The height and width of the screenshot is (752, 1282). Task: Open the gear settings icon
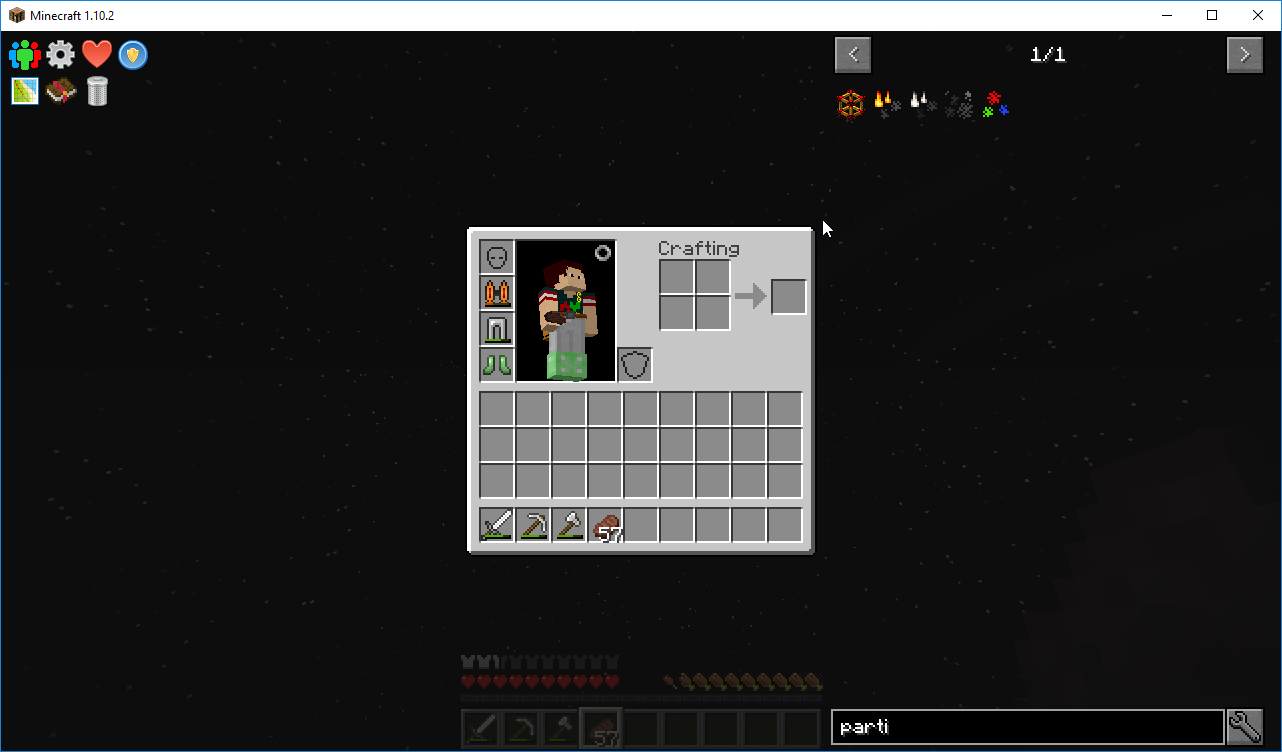click(x=60, y=55)
